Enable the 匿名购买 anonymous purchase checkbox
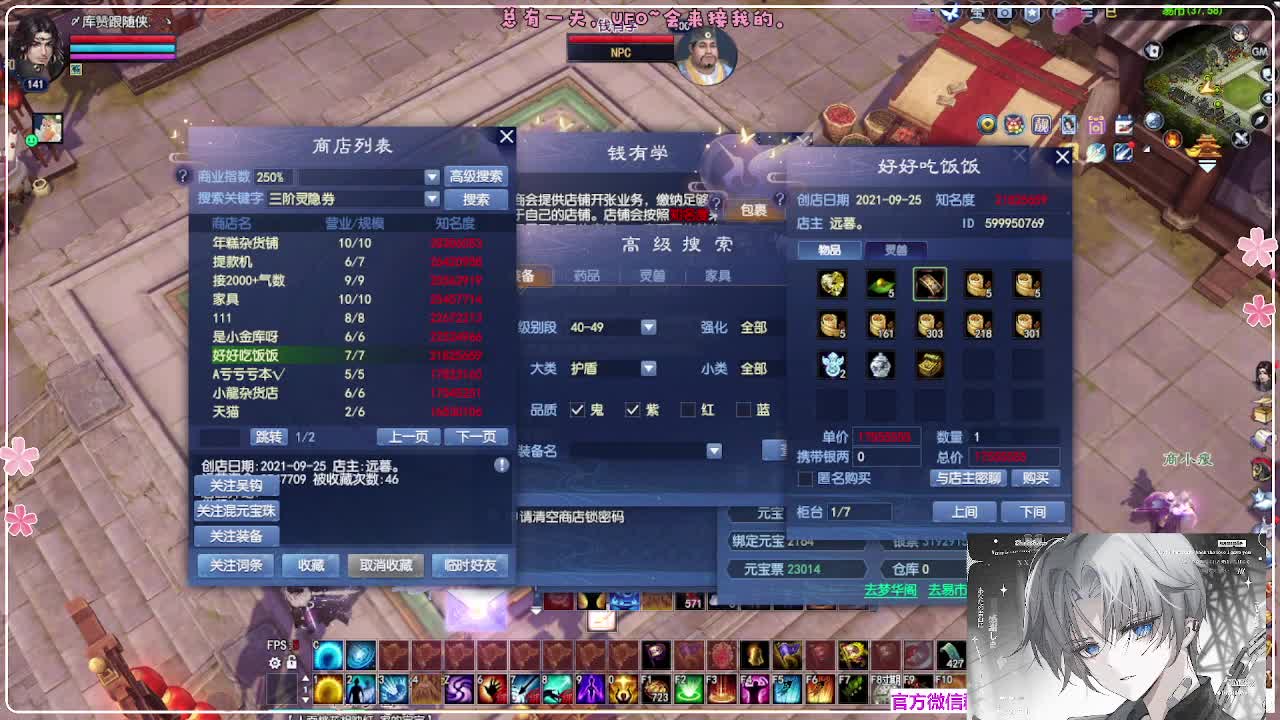 tap(806, 478)
